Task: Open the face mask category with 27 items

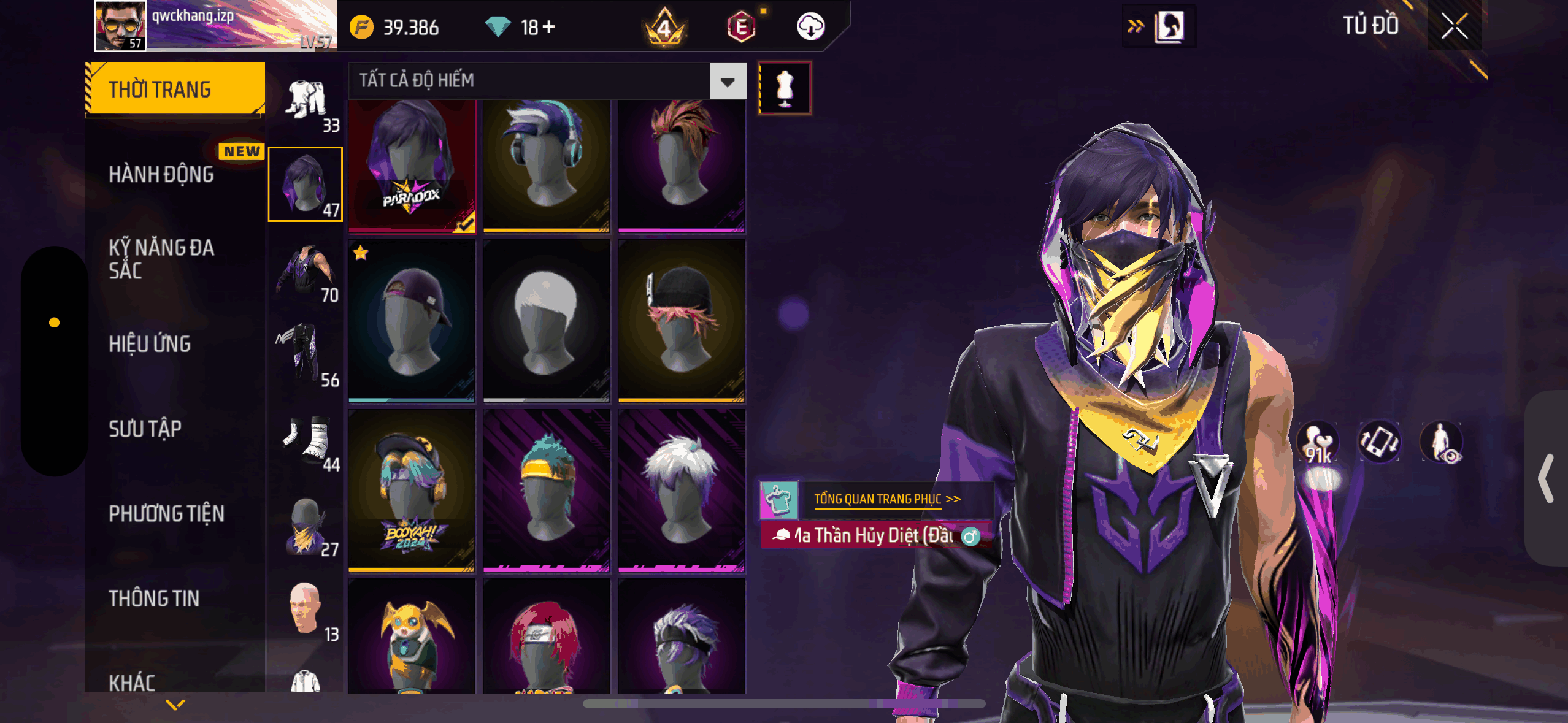Action: click(306, 526)
